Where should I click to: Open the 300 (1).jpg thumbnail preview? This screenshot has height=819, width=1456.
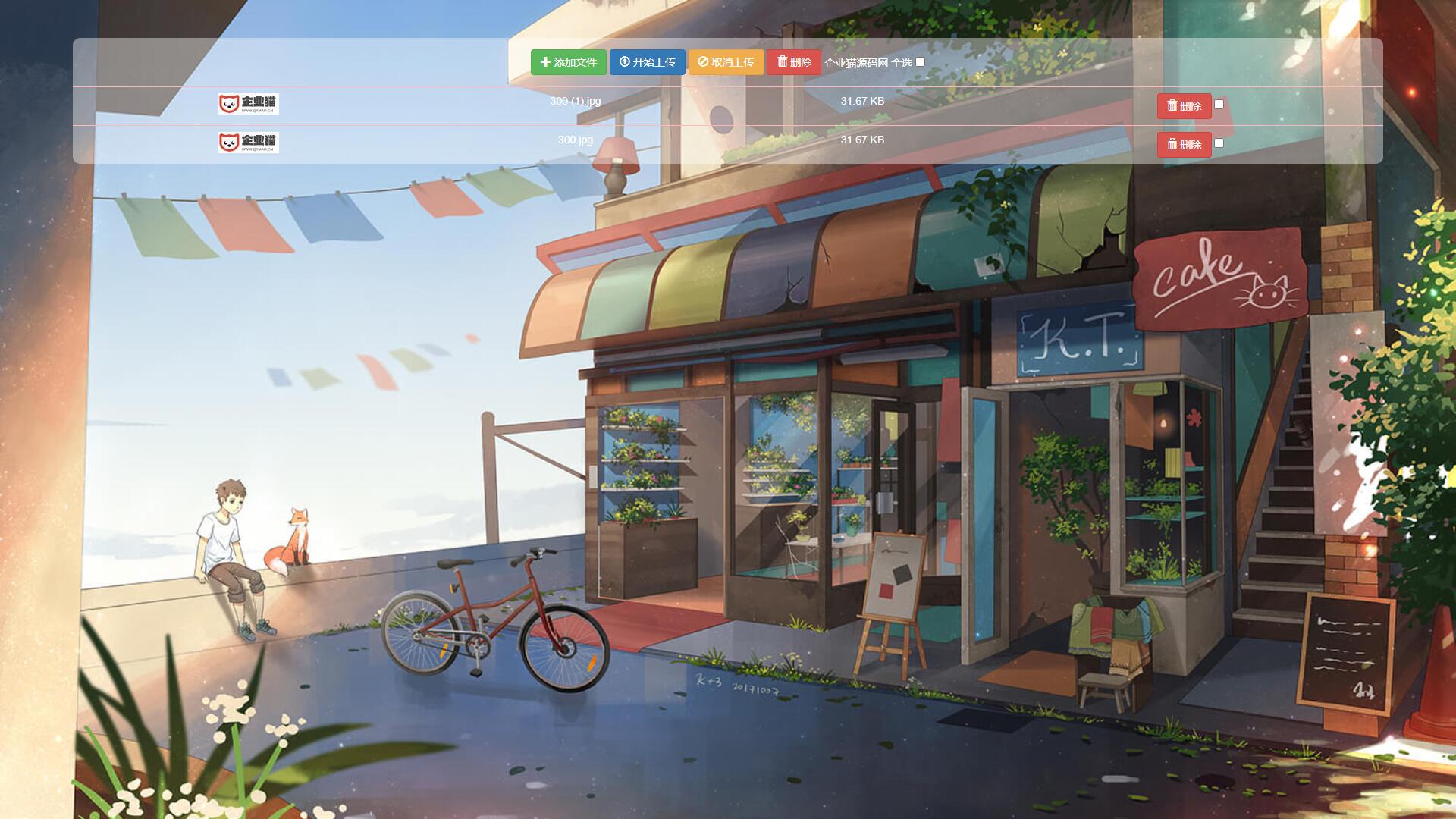coord(249,104)
